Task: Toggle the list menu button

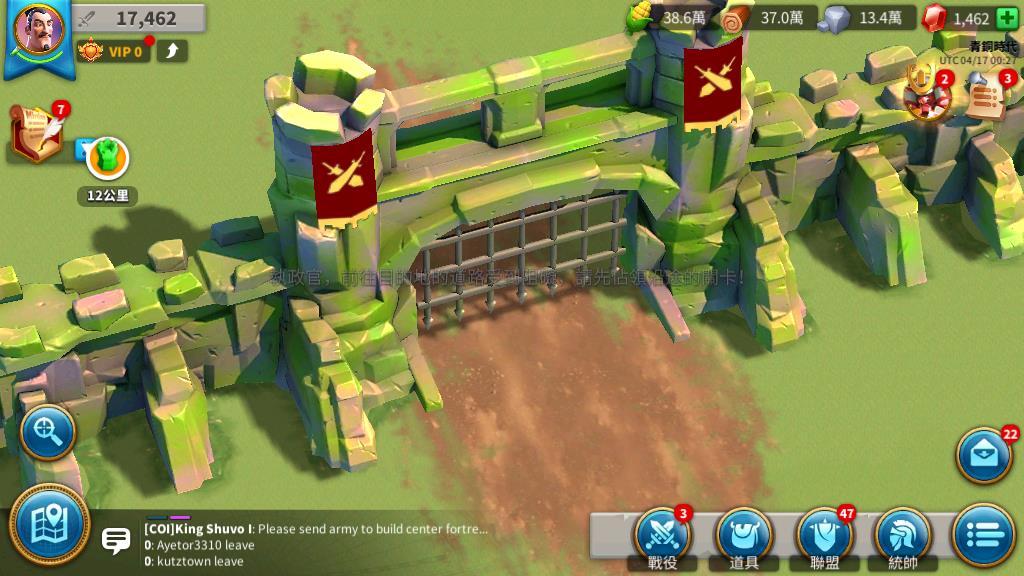Action: pyautogui.click(x=983, y=535)
